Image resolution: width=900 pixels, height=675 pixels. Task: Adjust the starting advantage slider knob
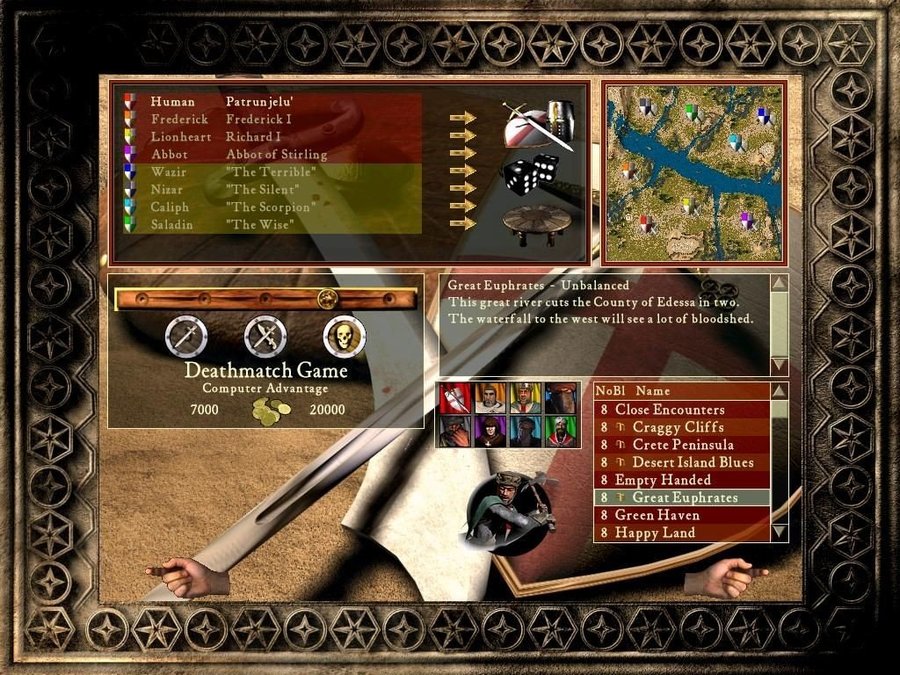[325, 298]
